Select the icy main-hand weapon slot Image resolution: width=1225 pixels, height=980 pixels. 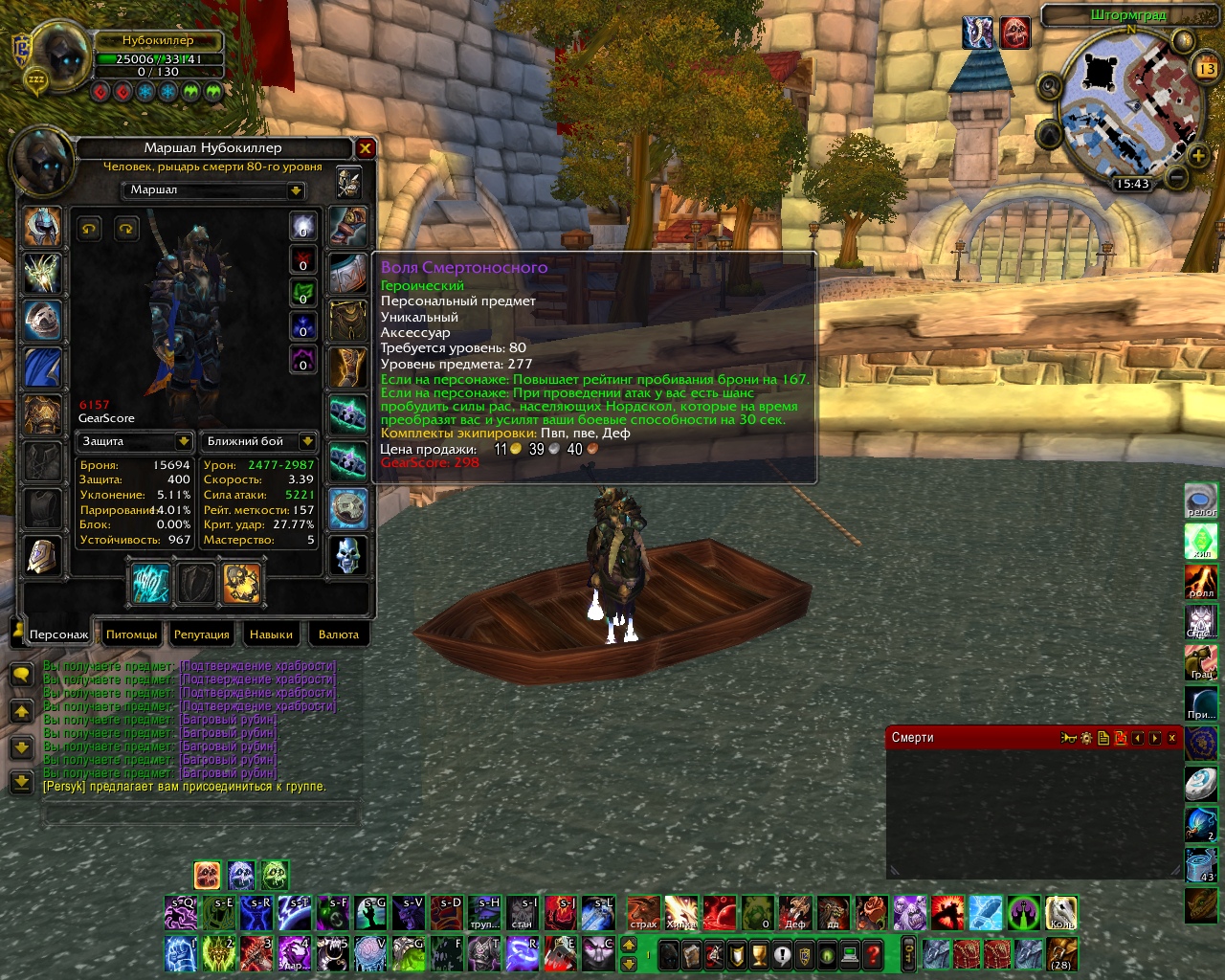150,584
